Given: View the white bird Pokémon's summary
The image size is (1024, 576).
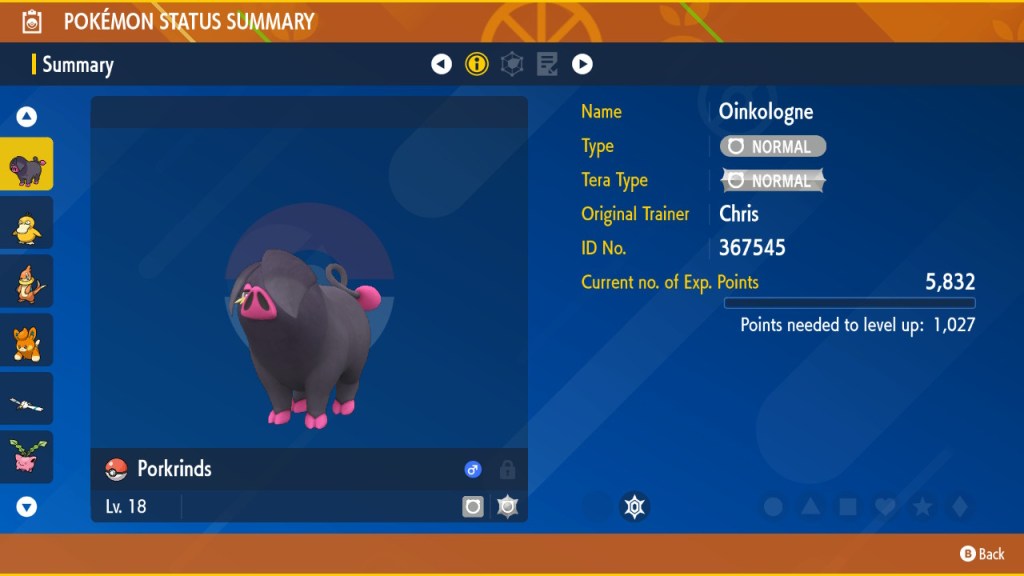Looking at the screenshot, I should tap(26, 400).
